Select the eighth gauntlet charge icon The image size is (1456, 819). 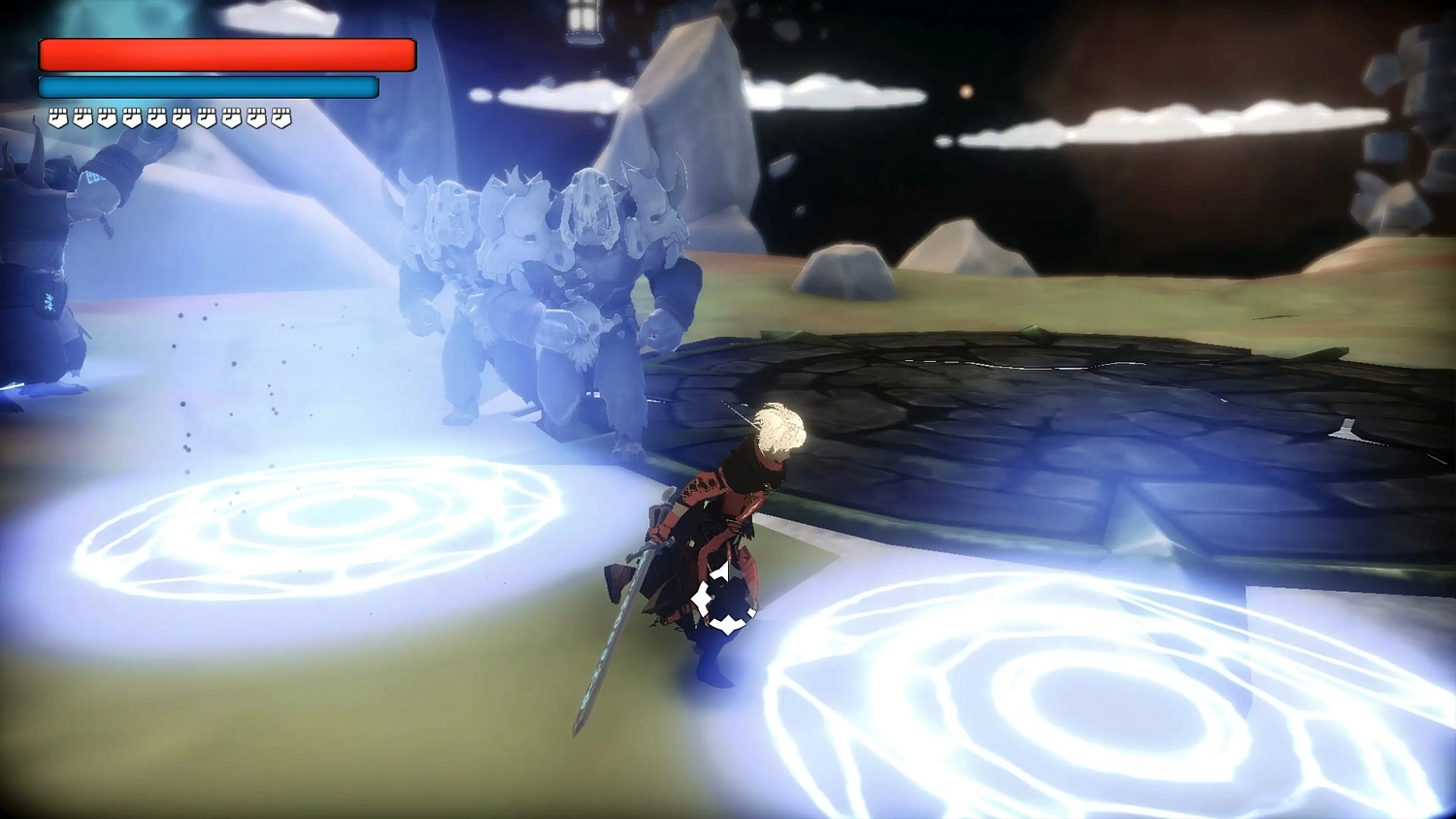pos(233,116)
